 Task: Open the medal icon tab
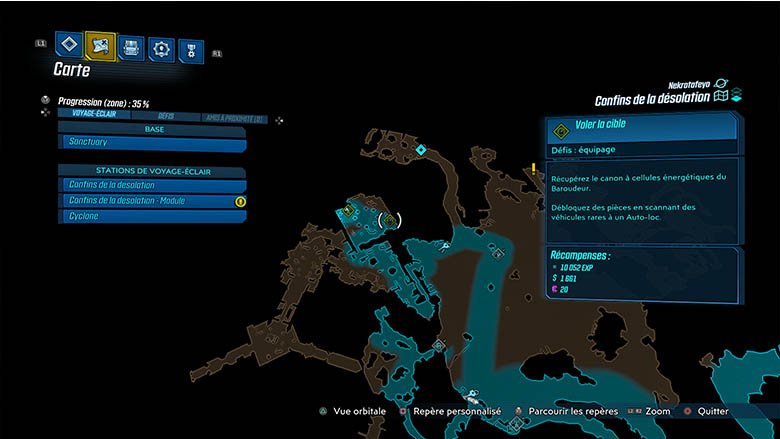[x=190, y=50]
